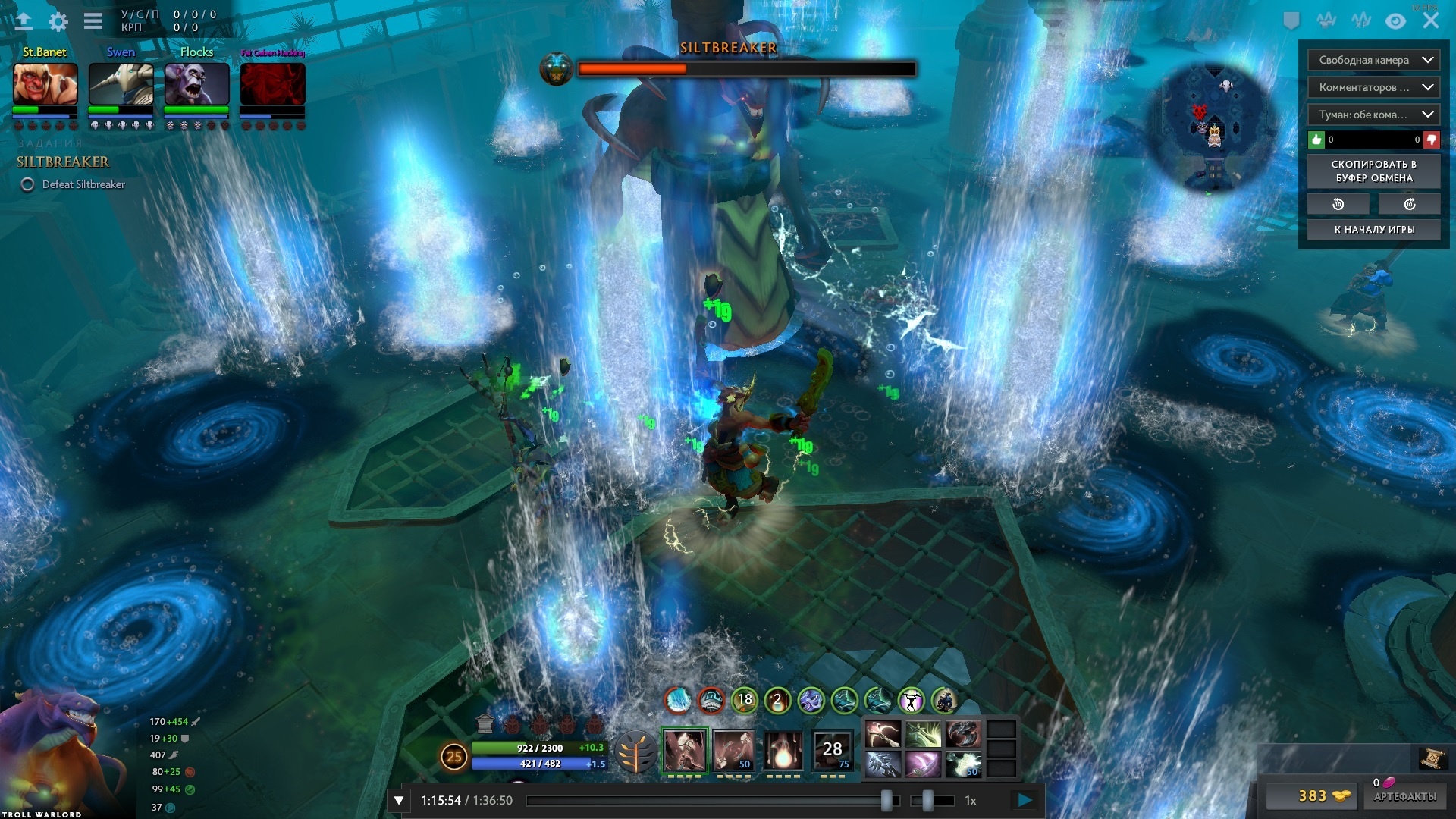1456x819 pixels.
Task: Give the replay a green thumbs up
Action: click(x=1316, y=140)
